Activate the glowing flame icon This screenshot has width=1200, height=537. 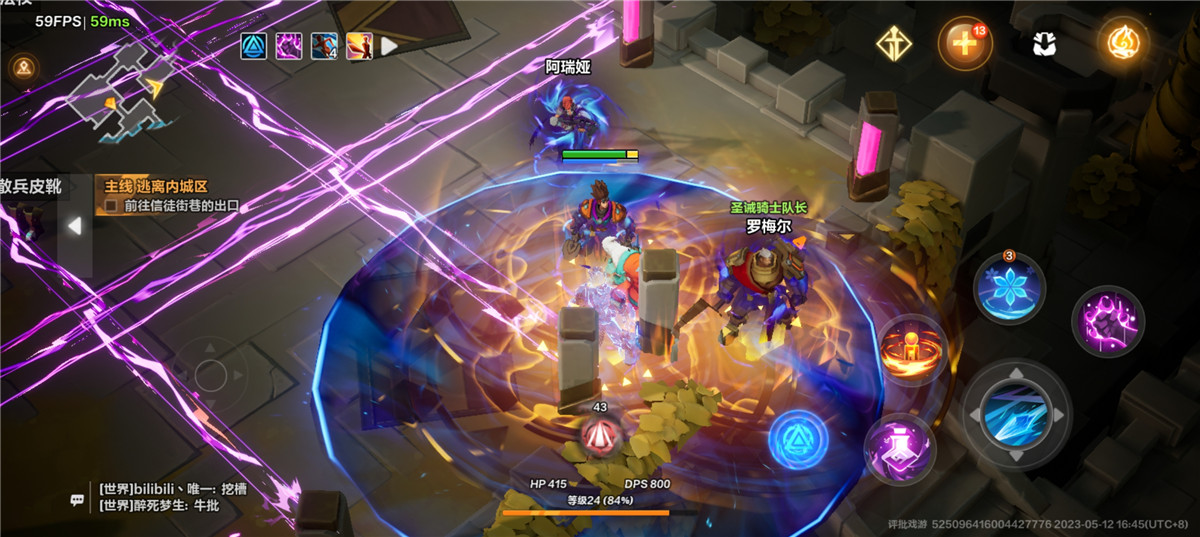coord(1122,43)
